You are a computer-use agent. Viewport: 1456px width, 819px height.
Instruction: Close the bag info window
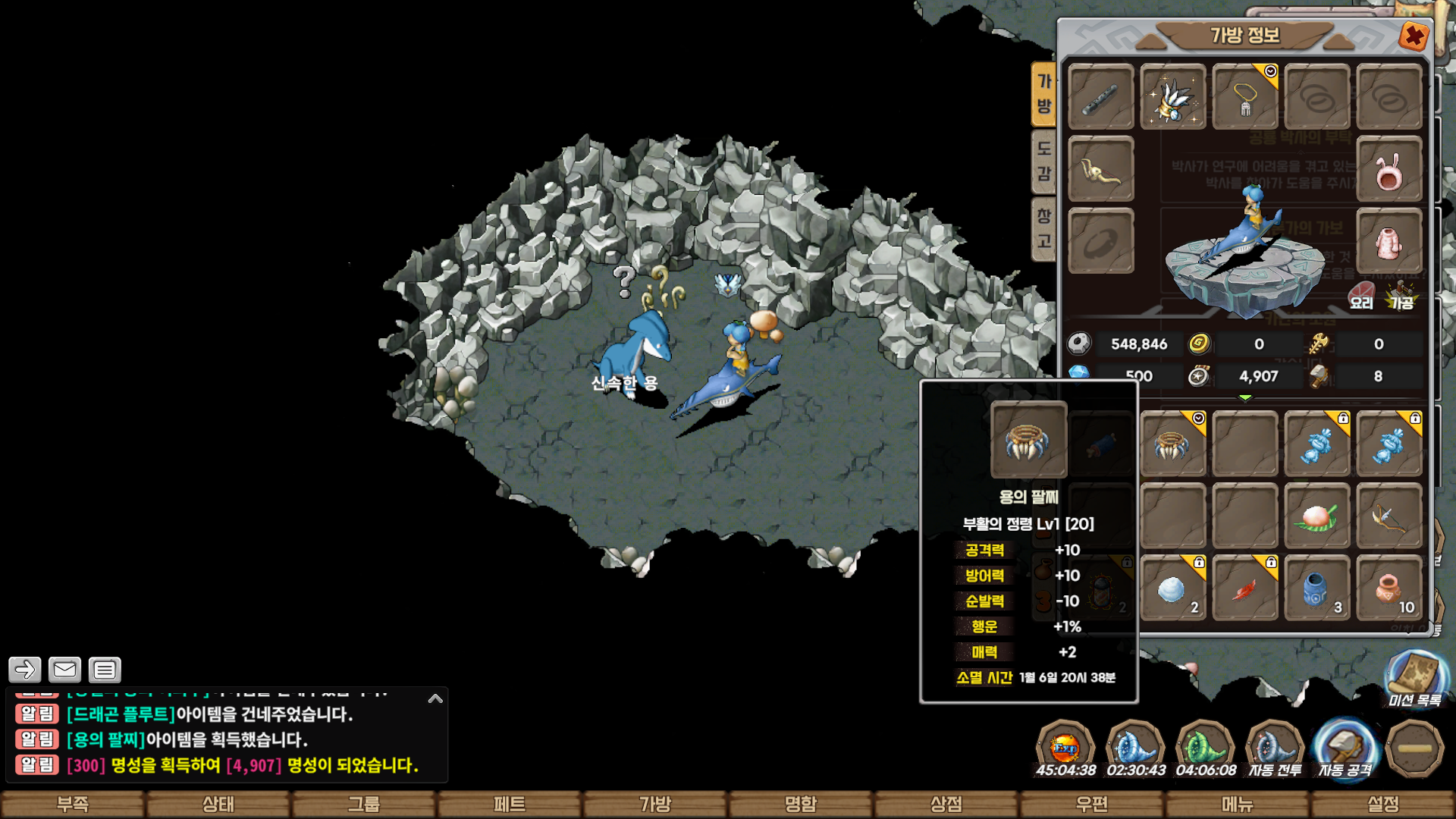1414,36
